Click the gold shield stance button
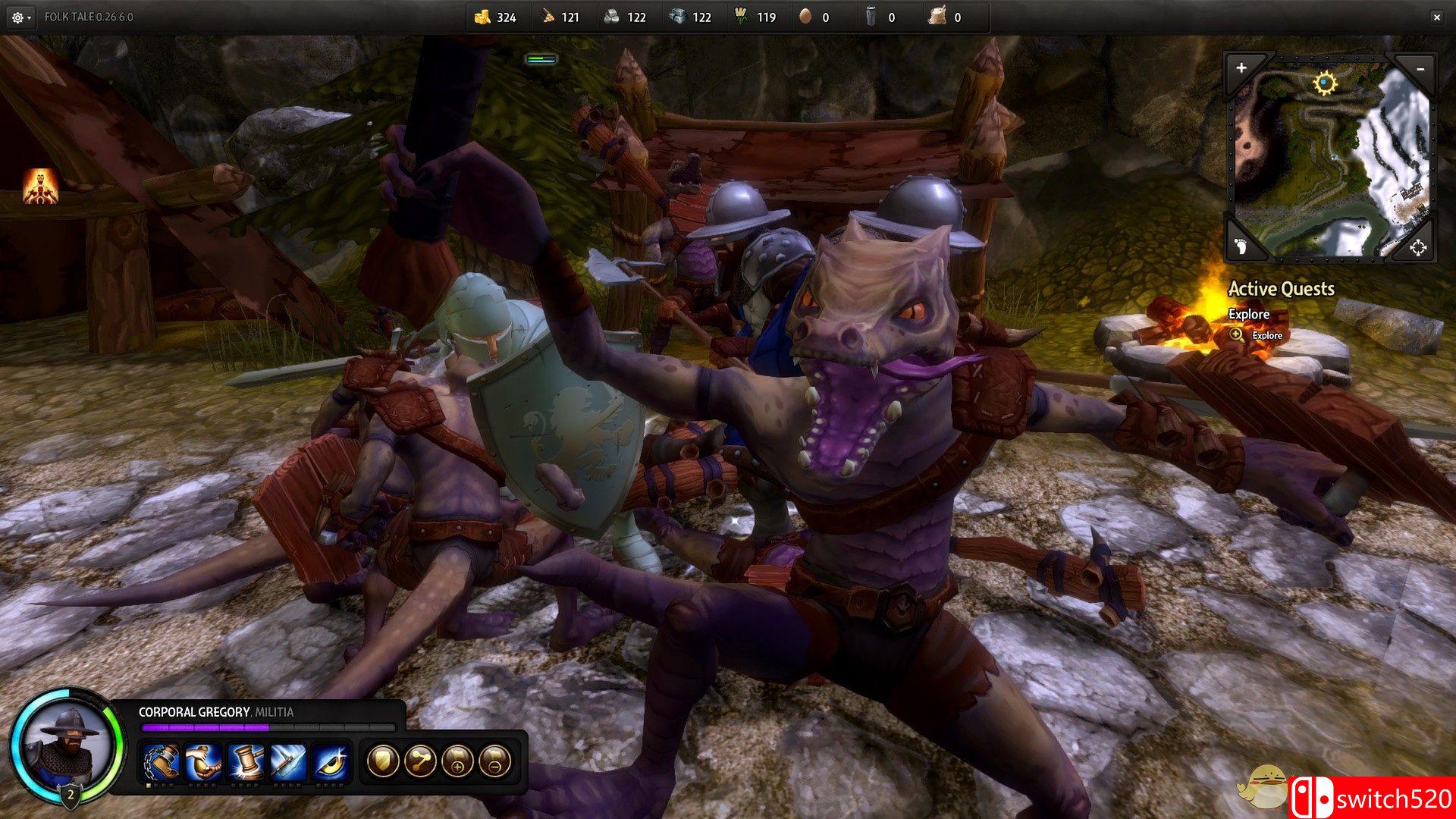 tap(383, 761)
